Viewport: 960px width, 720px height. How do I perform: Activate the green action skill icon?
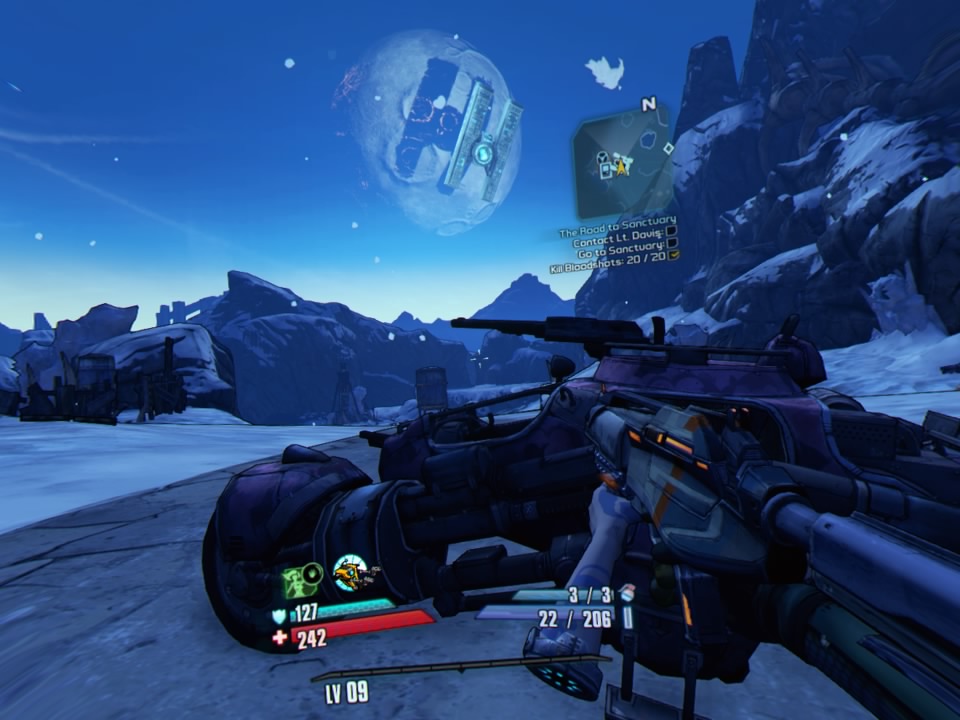pos(302,579)
